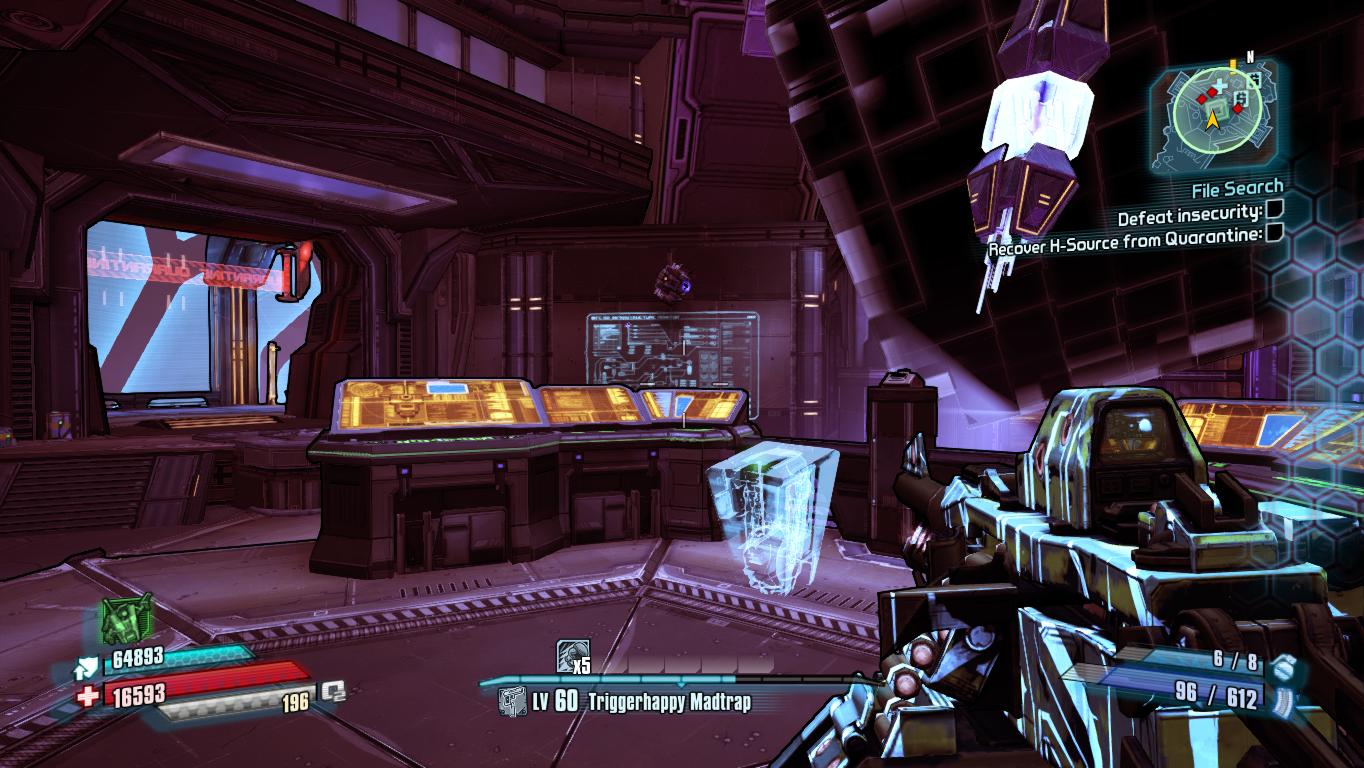This screenshot has width=1364, height=768.
Task: Tick the Recover H-Source objective checkbox
Action: pyautogui.click(x=1274, y=234)
